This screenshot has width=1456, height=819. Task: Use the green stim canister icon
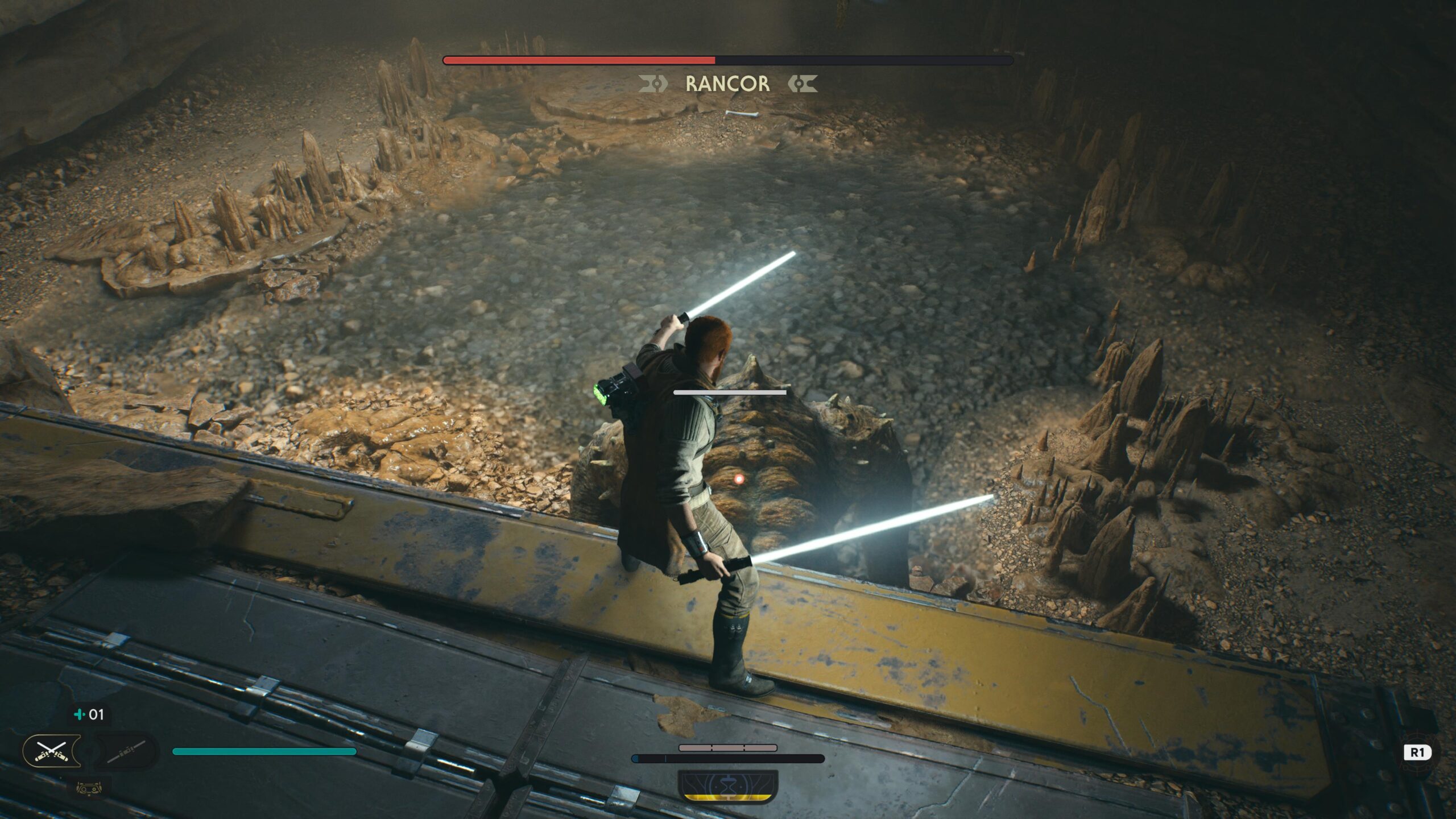coord(80,714)
